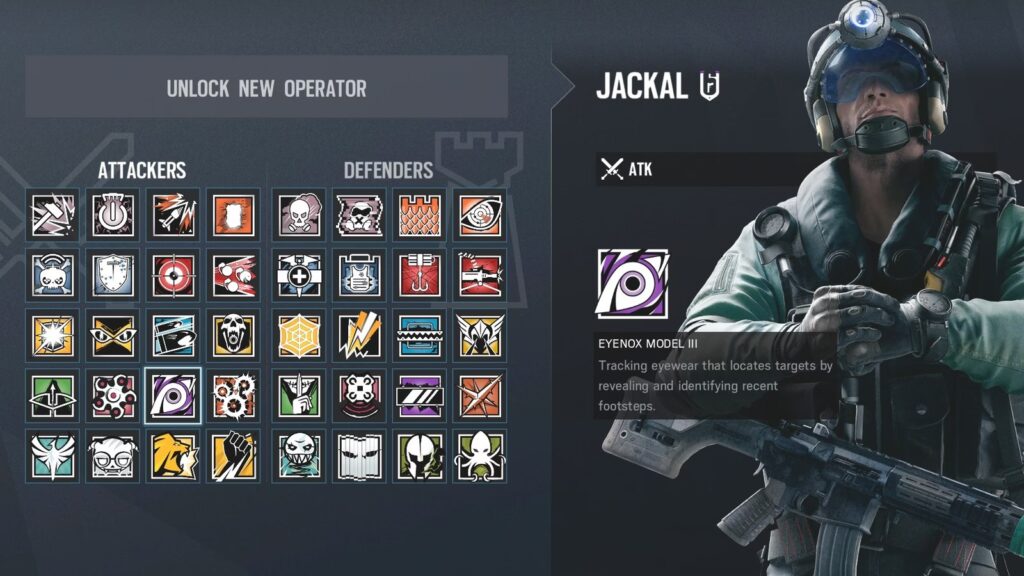Choose the Lion yellow lion-head icon

pos(172,455)
